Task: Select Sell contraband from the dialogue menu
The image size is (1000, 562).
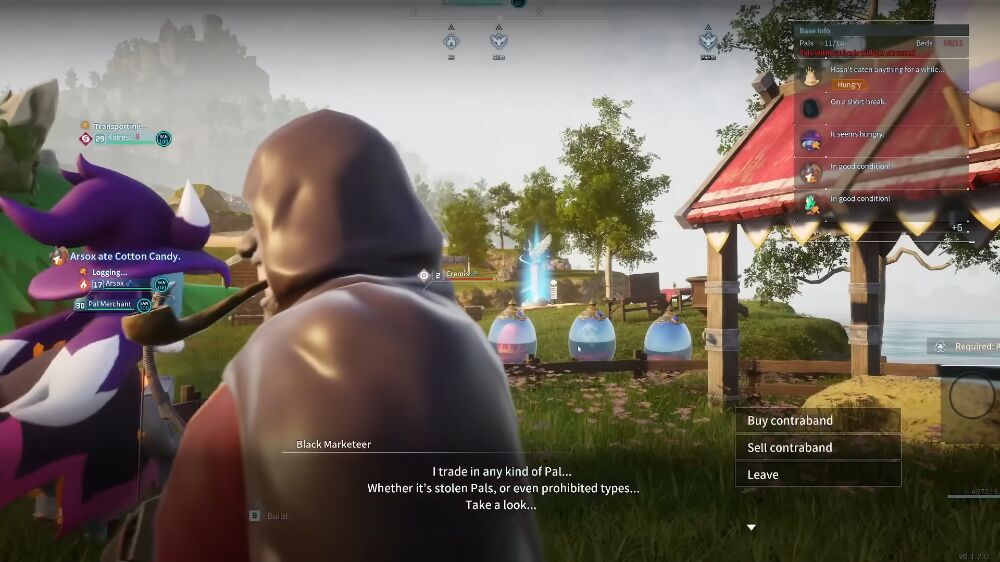Action: 817,448
